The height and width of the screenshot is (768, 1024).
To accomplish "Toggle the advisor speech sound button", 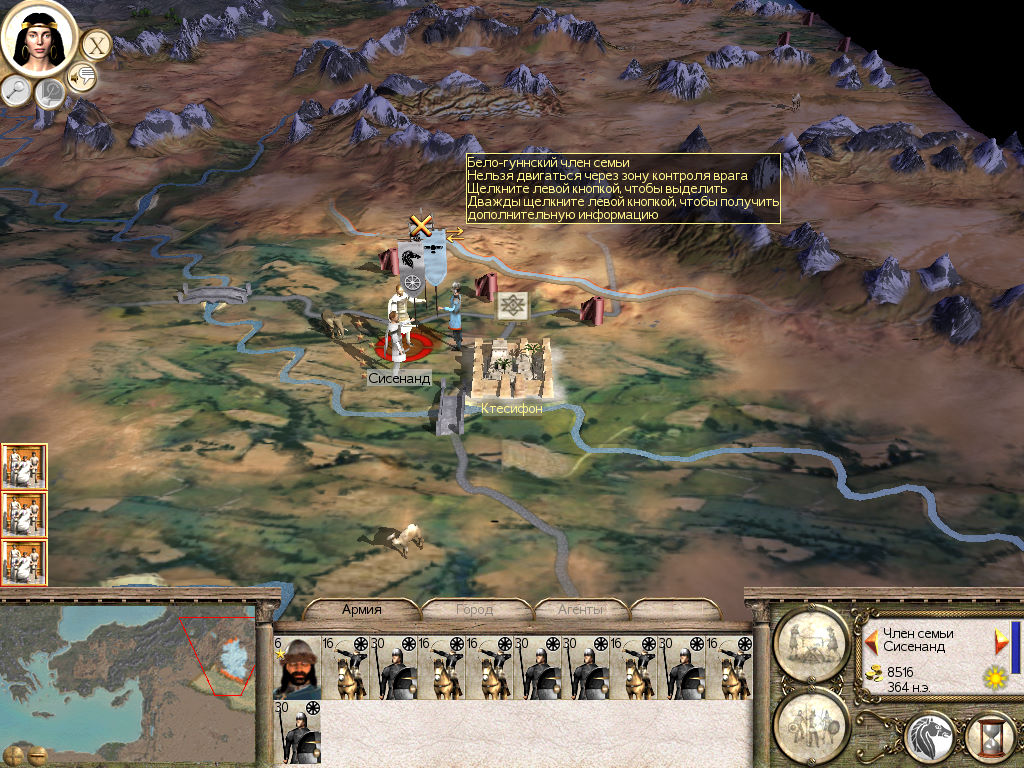I will (x=81, y=76).
